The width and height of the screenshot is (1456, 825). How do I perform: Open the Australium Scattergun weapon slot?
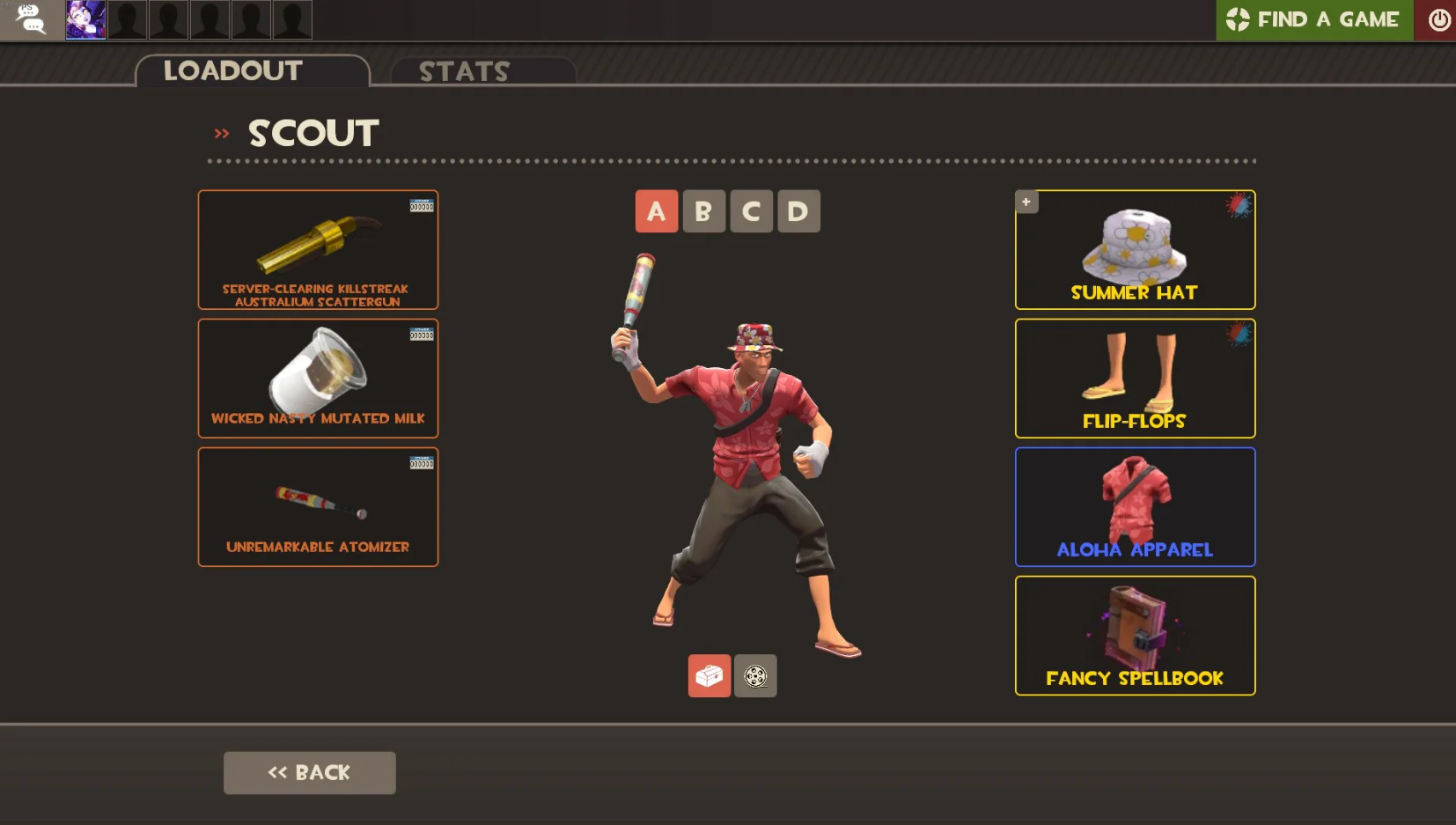(318, 250)
